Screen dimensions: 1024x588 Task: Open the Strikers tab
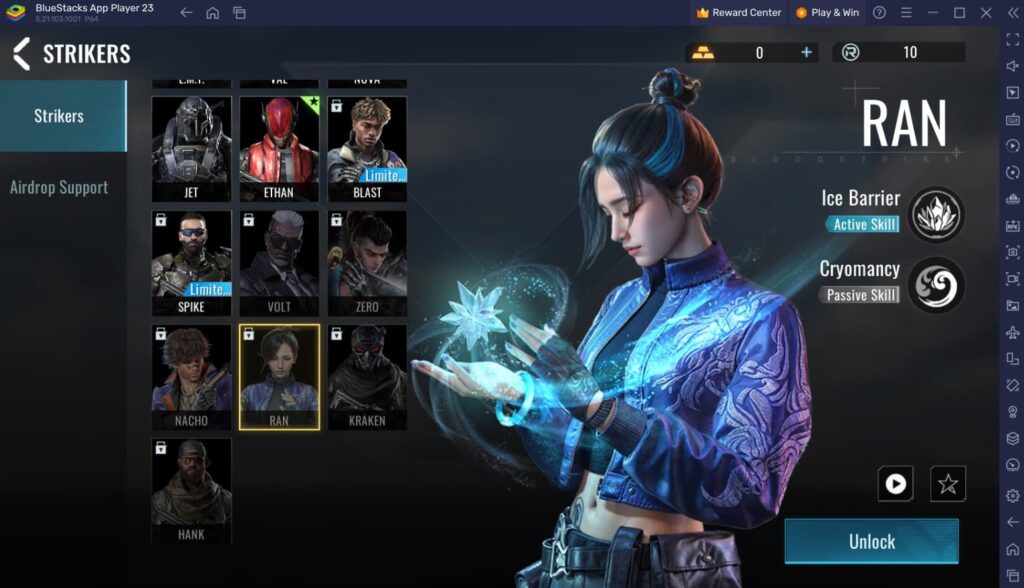click(59, 116)
